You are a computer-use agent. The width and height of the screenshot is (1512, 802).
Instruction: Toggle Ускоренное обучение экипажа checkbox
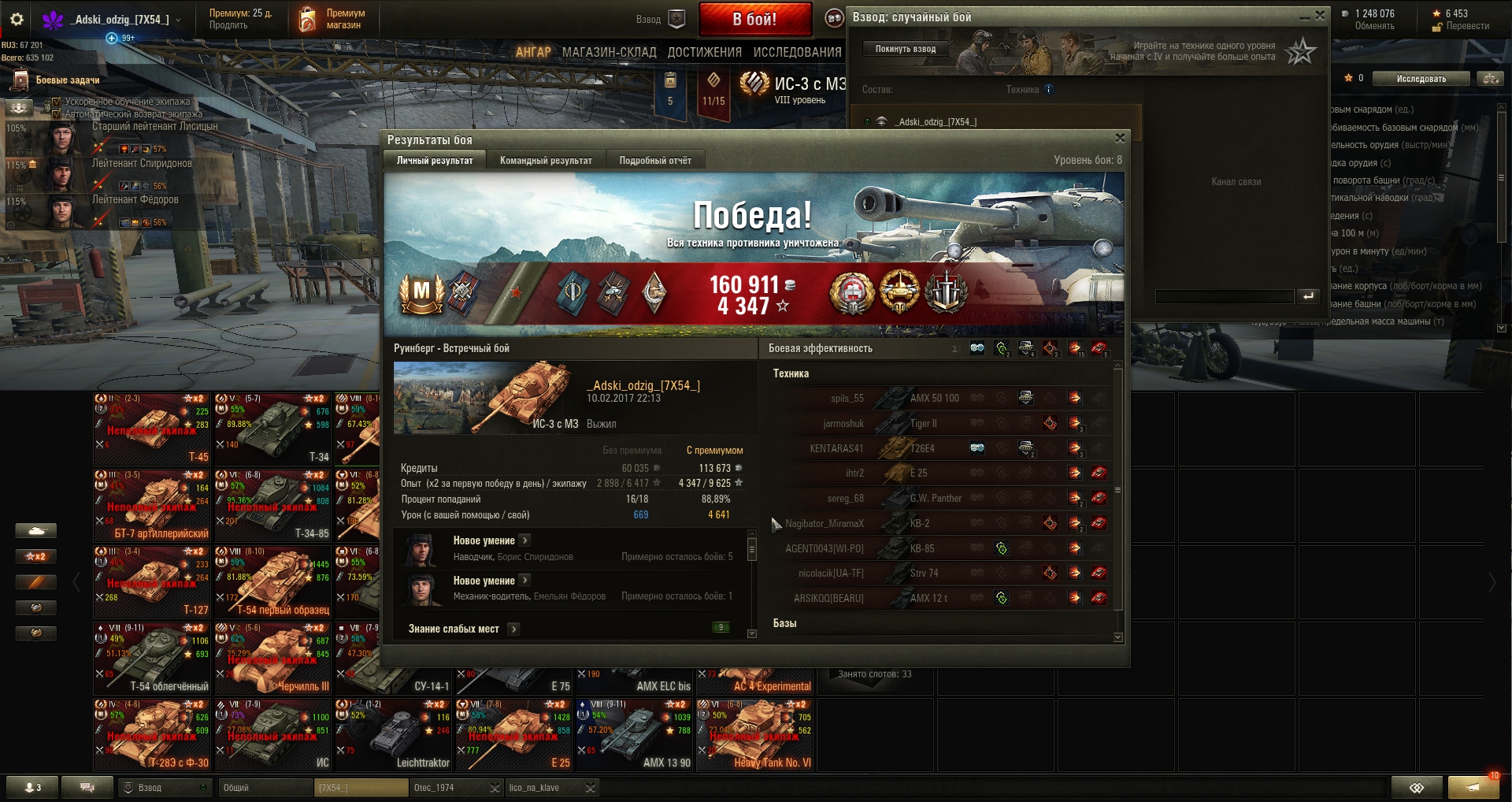pyautogui.click(x=57, y=102)
